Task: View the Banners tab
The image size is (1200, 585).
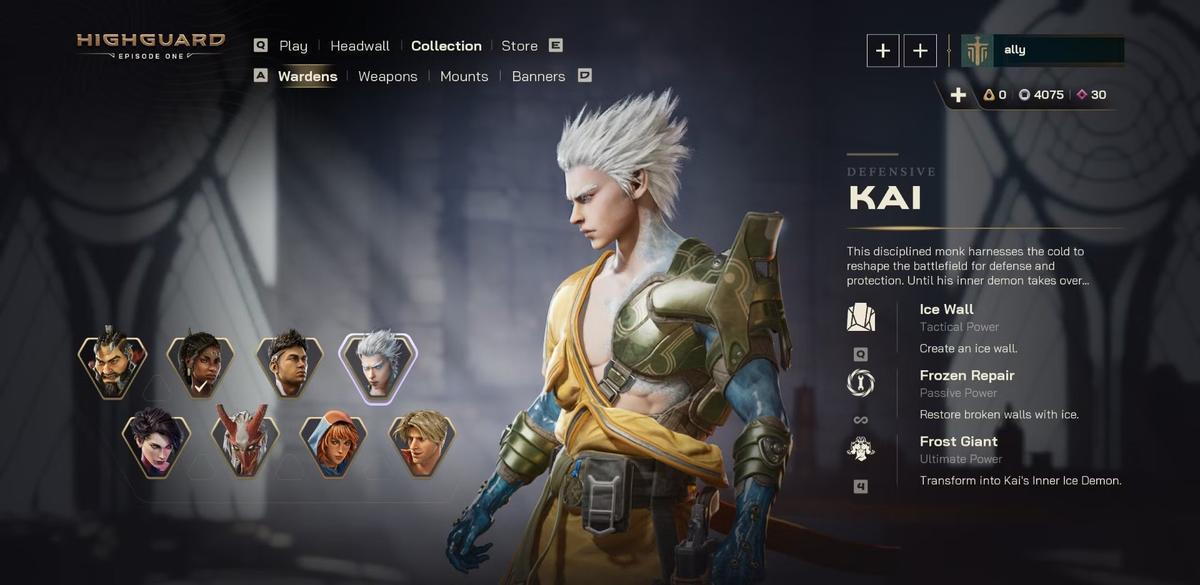Action: tap(538, 76)
